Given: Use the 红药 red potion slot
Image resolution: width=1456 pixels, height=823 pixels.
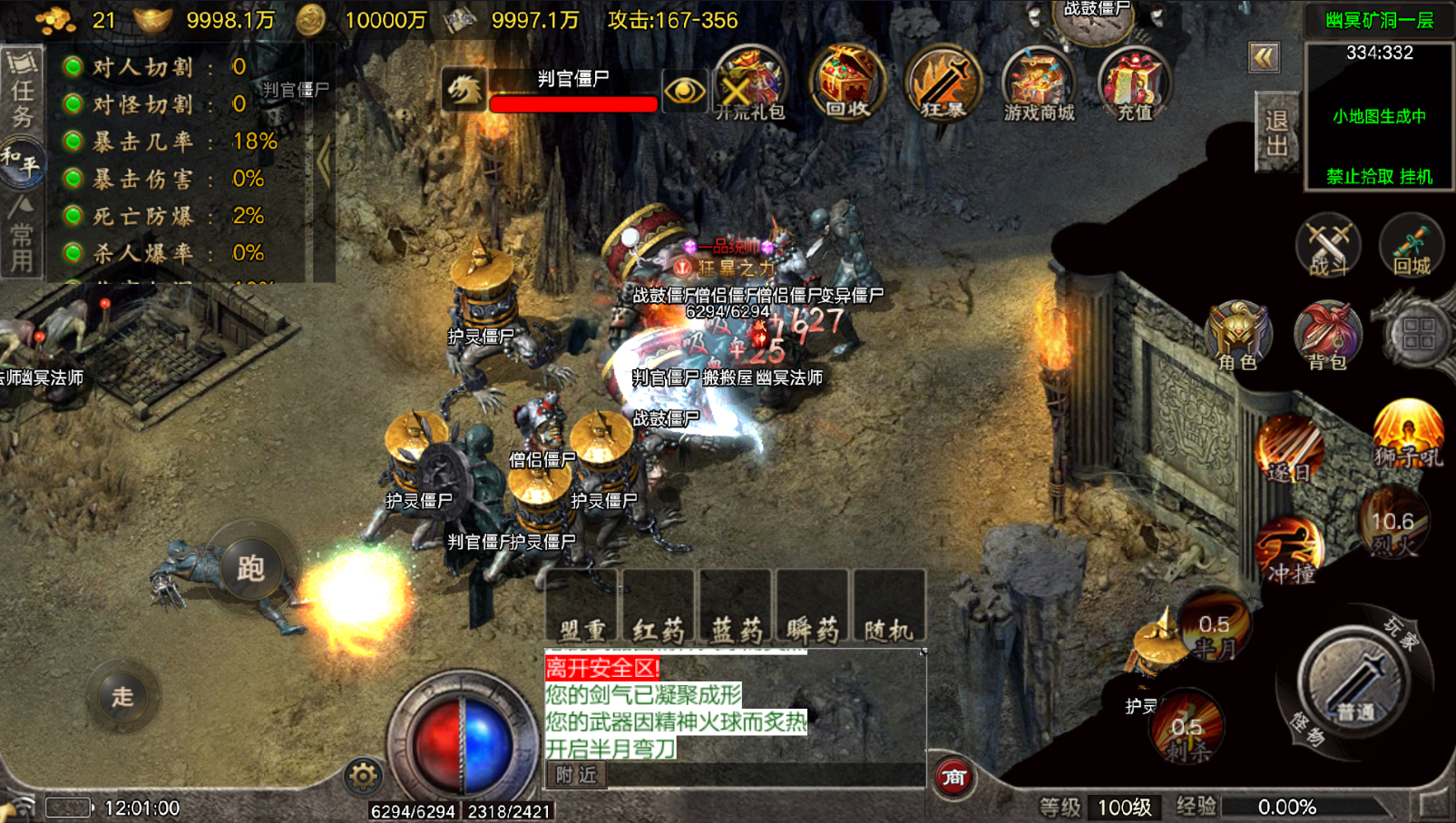Looking at the screenshot, I should 659,607.
